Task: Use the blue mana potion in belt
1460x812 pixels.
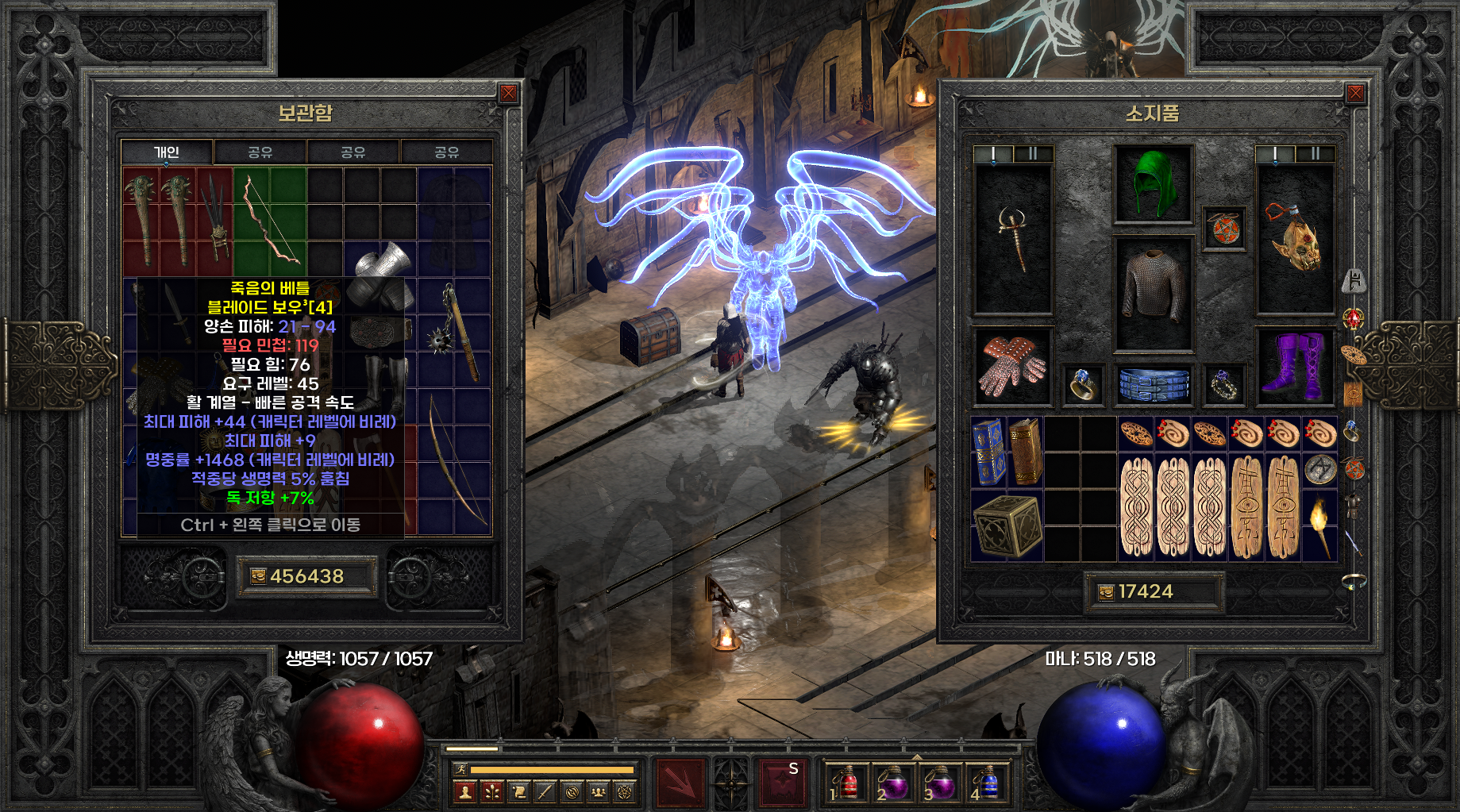Action: 985,783
